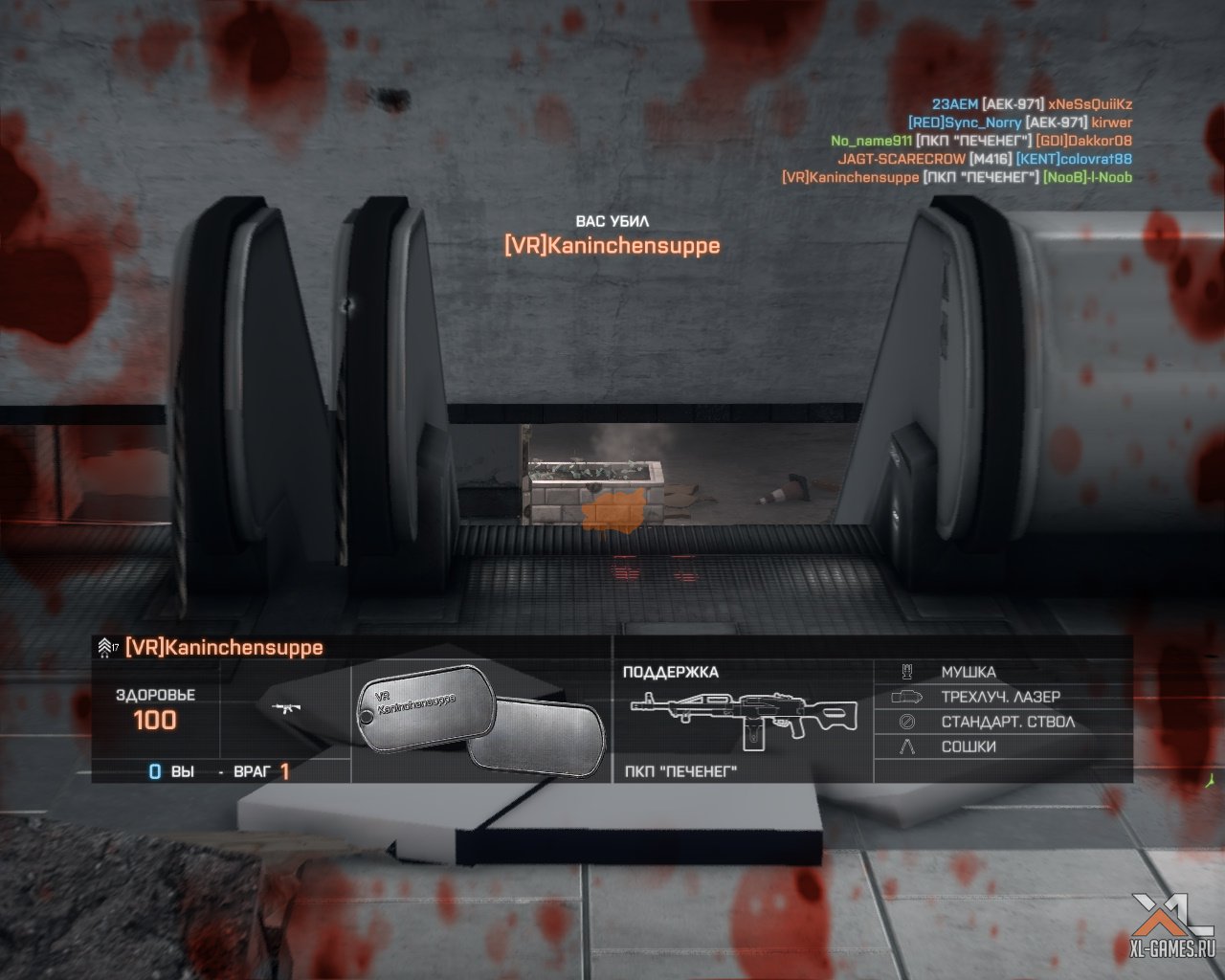1225x980 pixels.
Task: Click the rank chevron icon beside killer card name
Action: click(x=106, y=648)
